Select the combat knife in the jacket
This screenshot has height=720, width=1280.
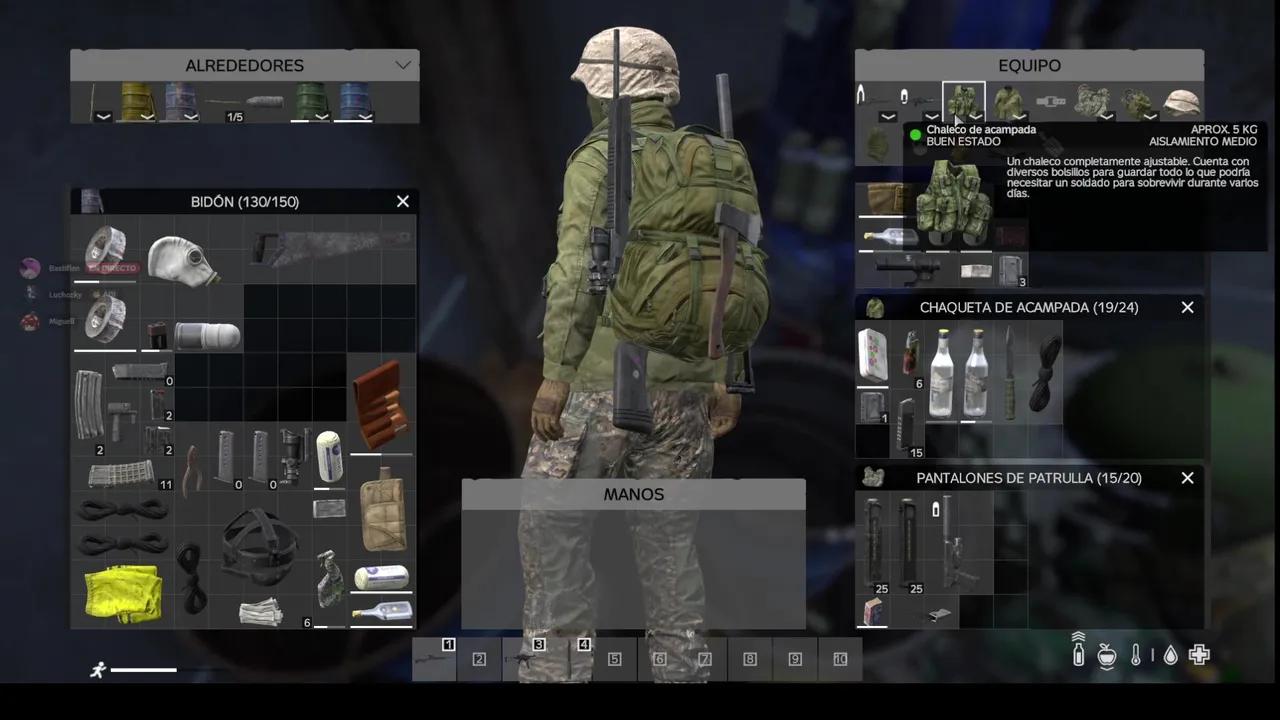pyautogui.click(x=1010, y=372)
